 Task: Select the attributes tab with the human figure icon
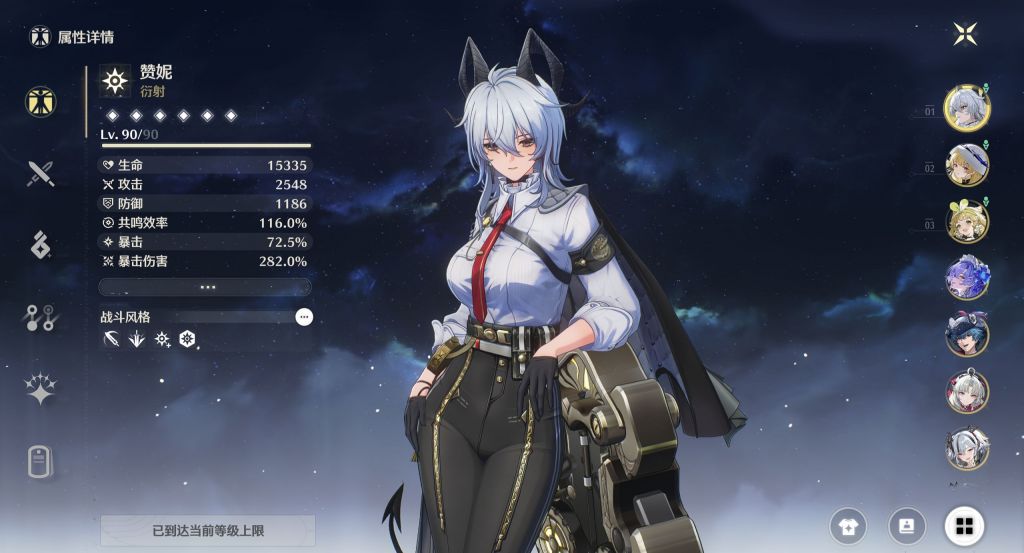pyautogui.click(x=41, y=100)
